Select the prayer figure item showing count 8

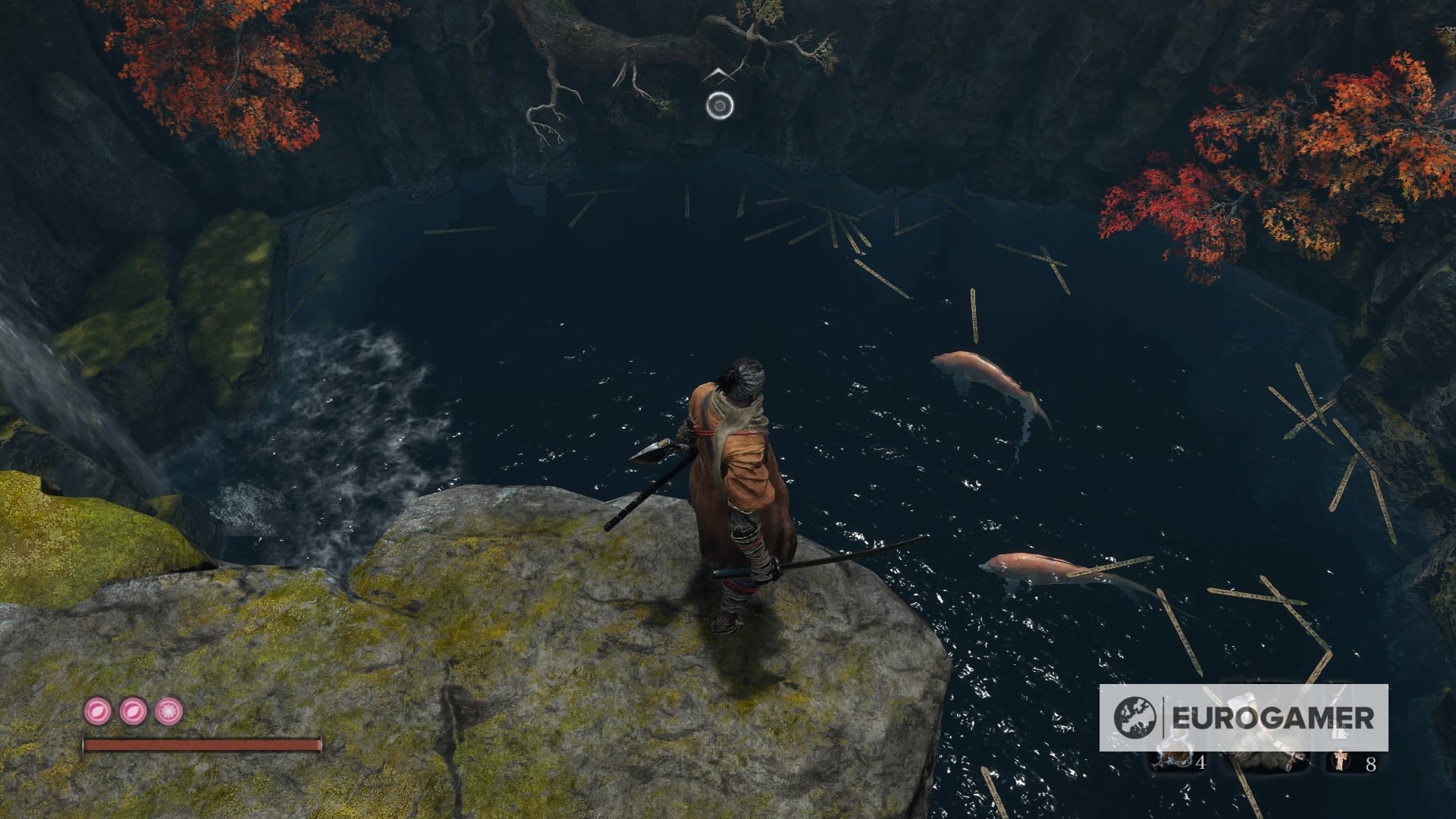(x=1340, y=761)
